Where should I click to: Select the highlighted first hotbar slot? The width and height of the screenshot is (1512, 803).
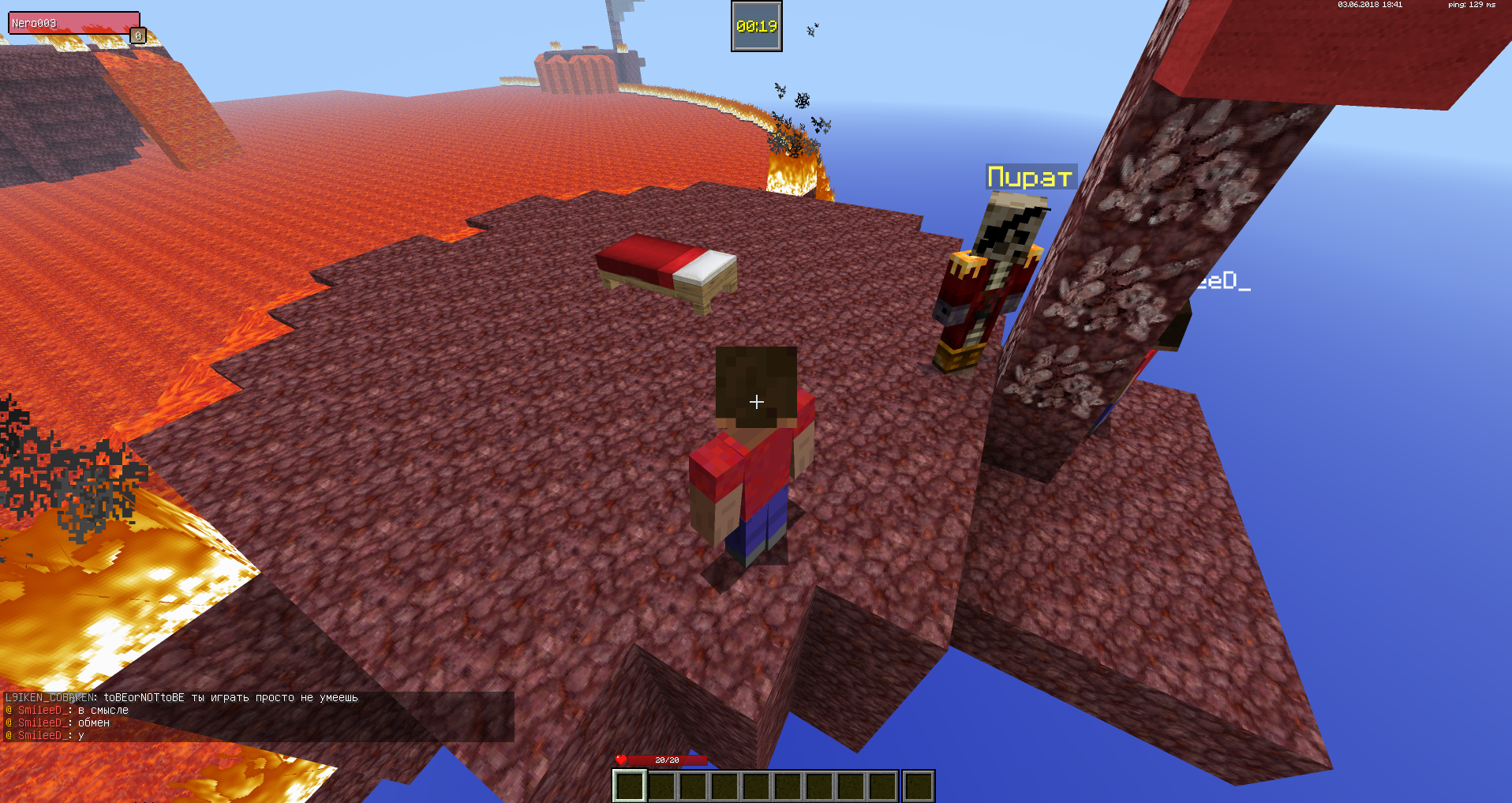click(x=630, y=786)
